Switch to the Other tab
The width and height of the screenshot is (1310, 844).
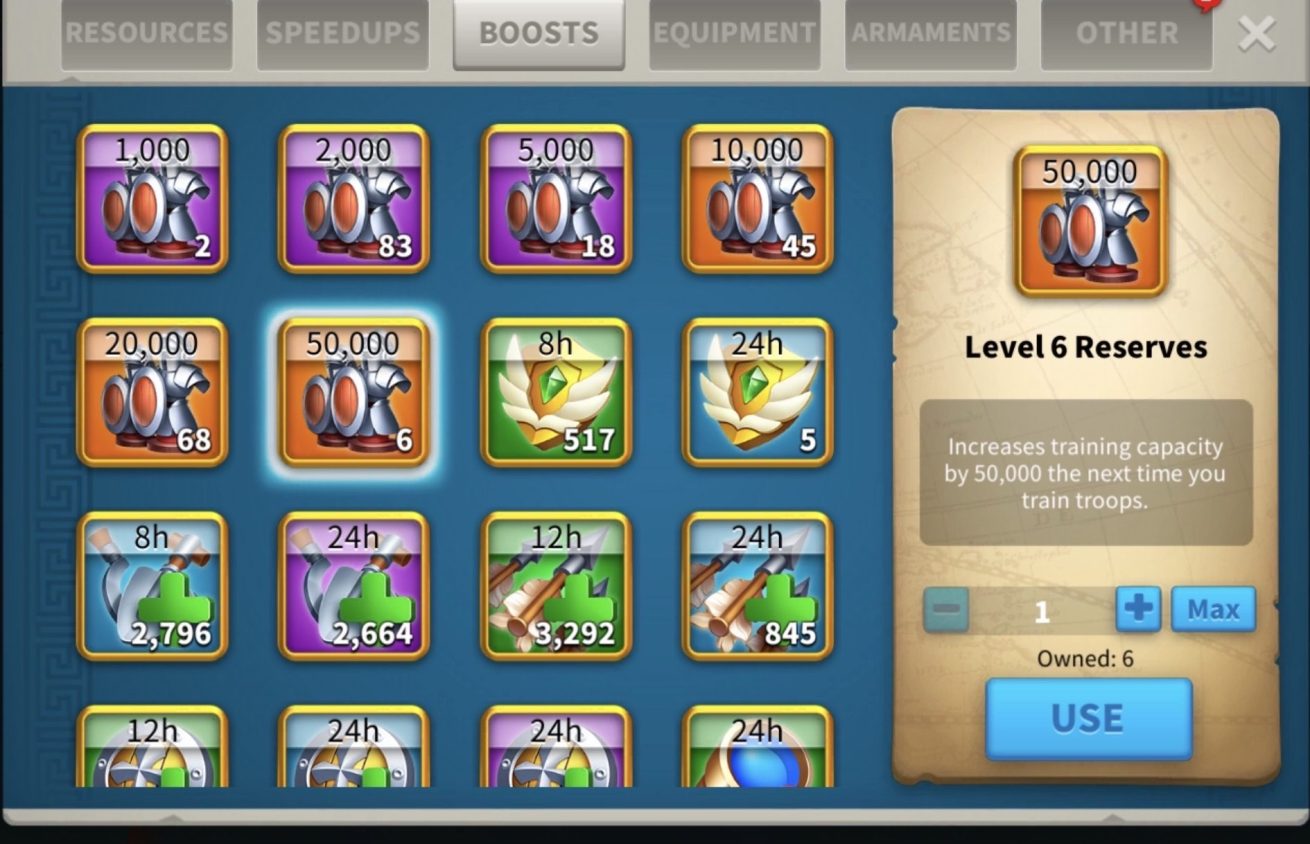(x=1126, y=34)
